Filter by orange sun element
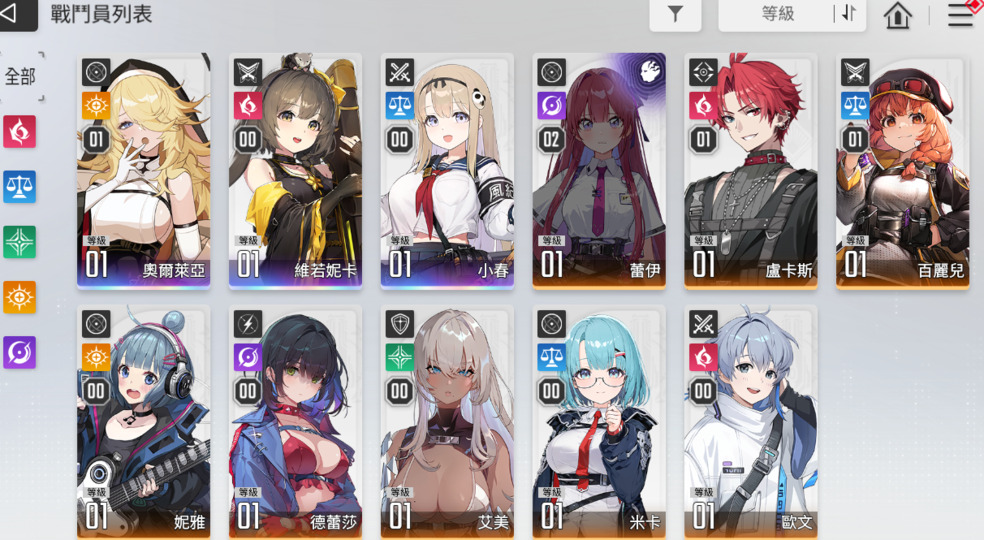This screenshot has height=540, width=984. [20, 297]
